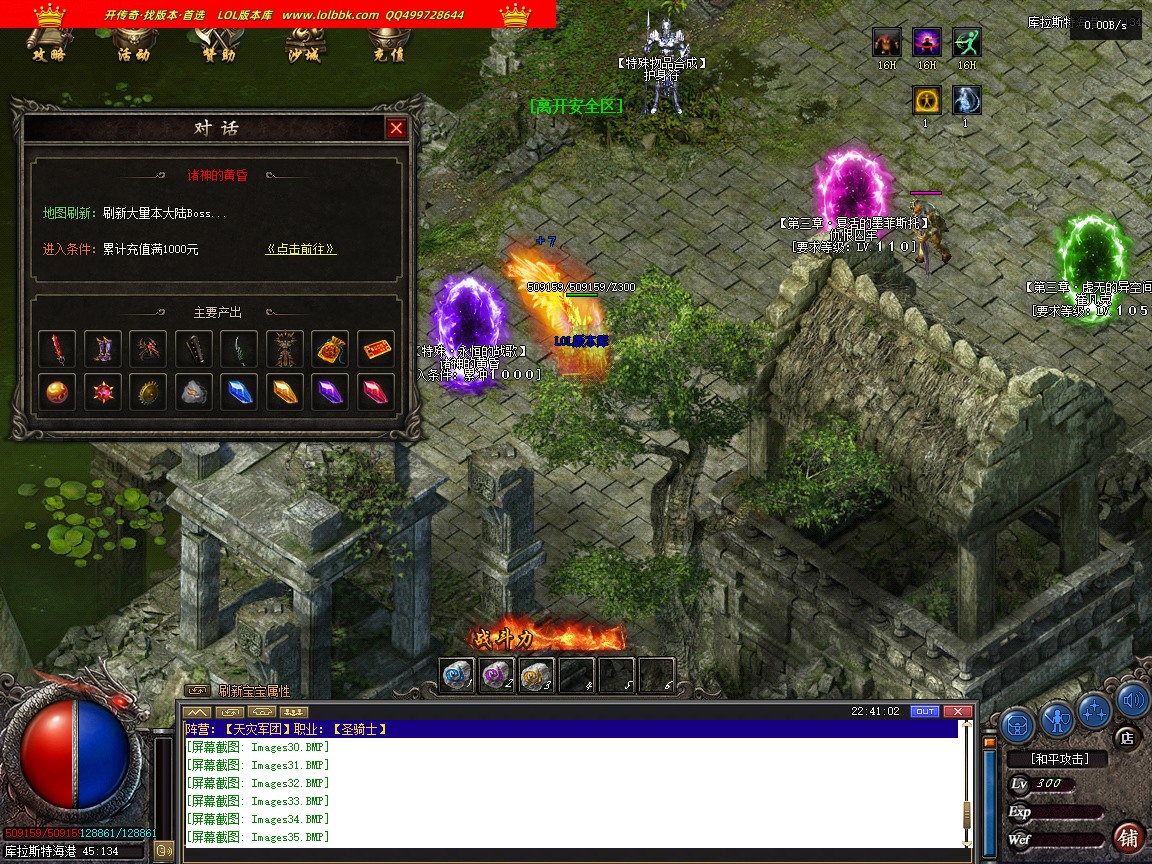Use the blue scroll in hotbar slot 1

(x=457, y=675)
